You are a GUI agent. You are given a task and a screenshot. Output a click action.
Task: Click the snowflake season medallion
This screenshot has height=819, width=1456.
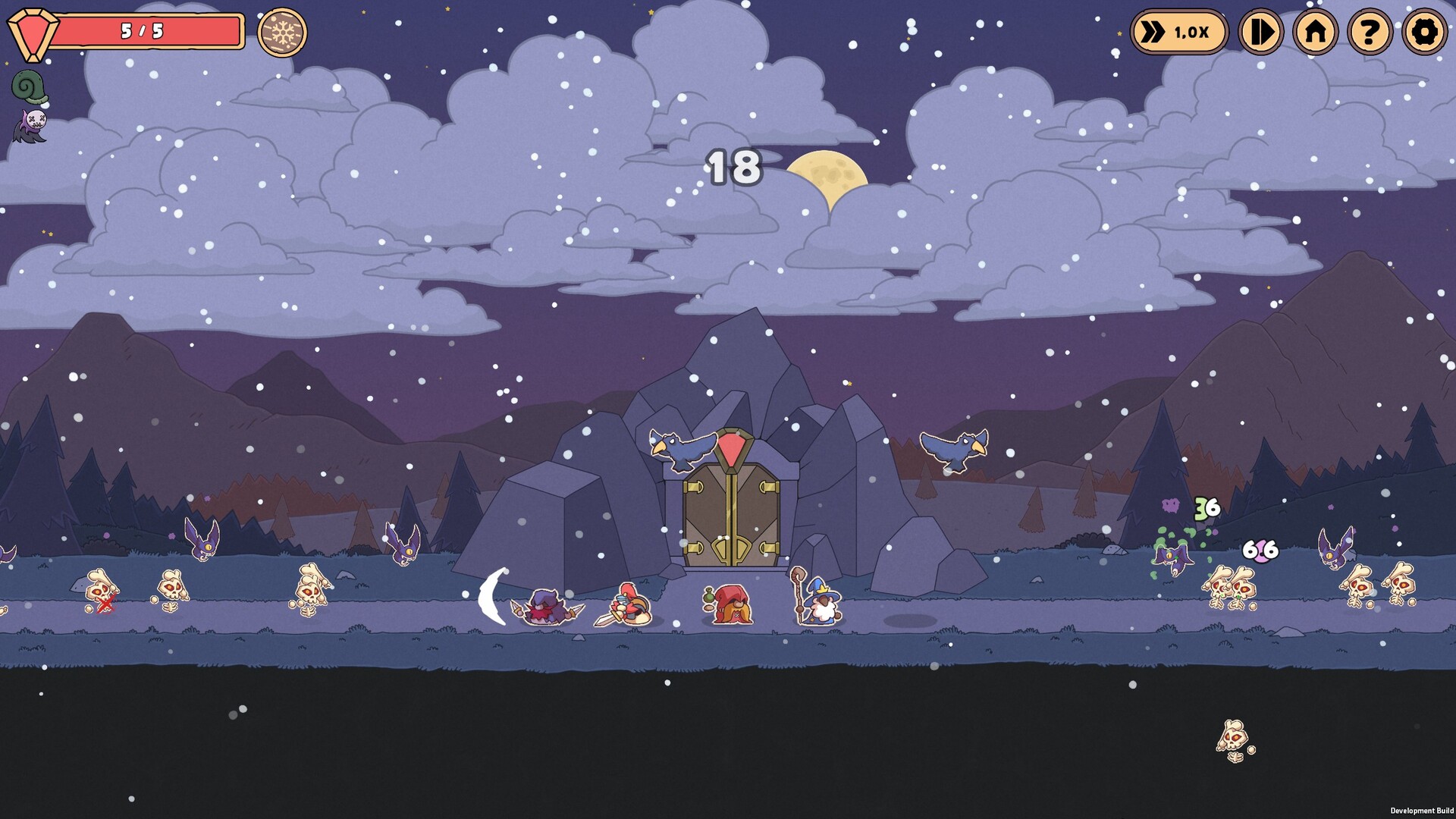(284, 32)
